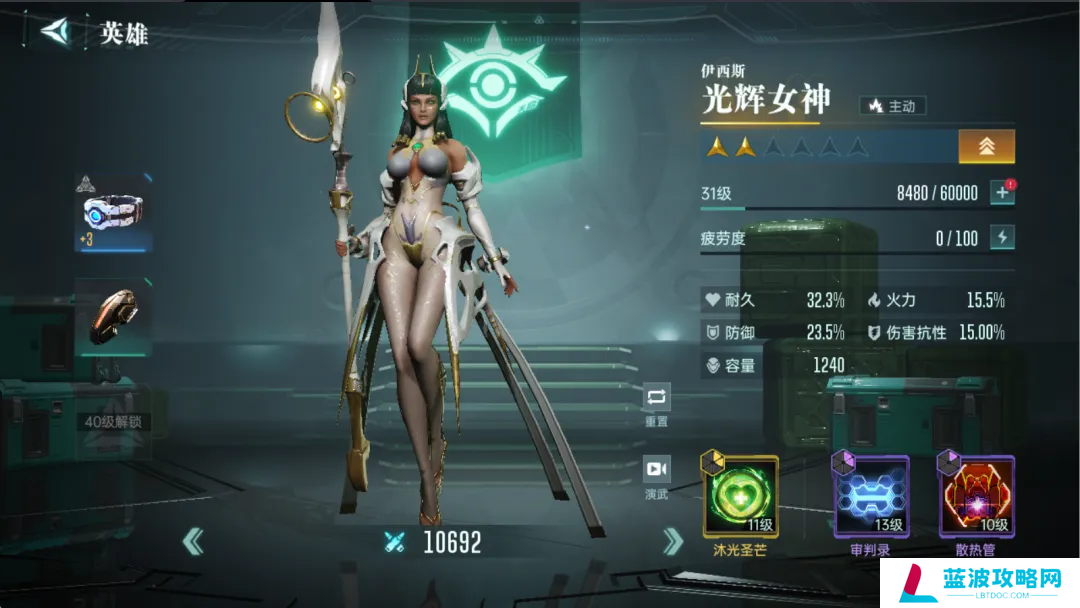Open the 沐光圣芒 skill icon
The width and height of the screenshot is (1080, 608).
(x=741, y=496)
